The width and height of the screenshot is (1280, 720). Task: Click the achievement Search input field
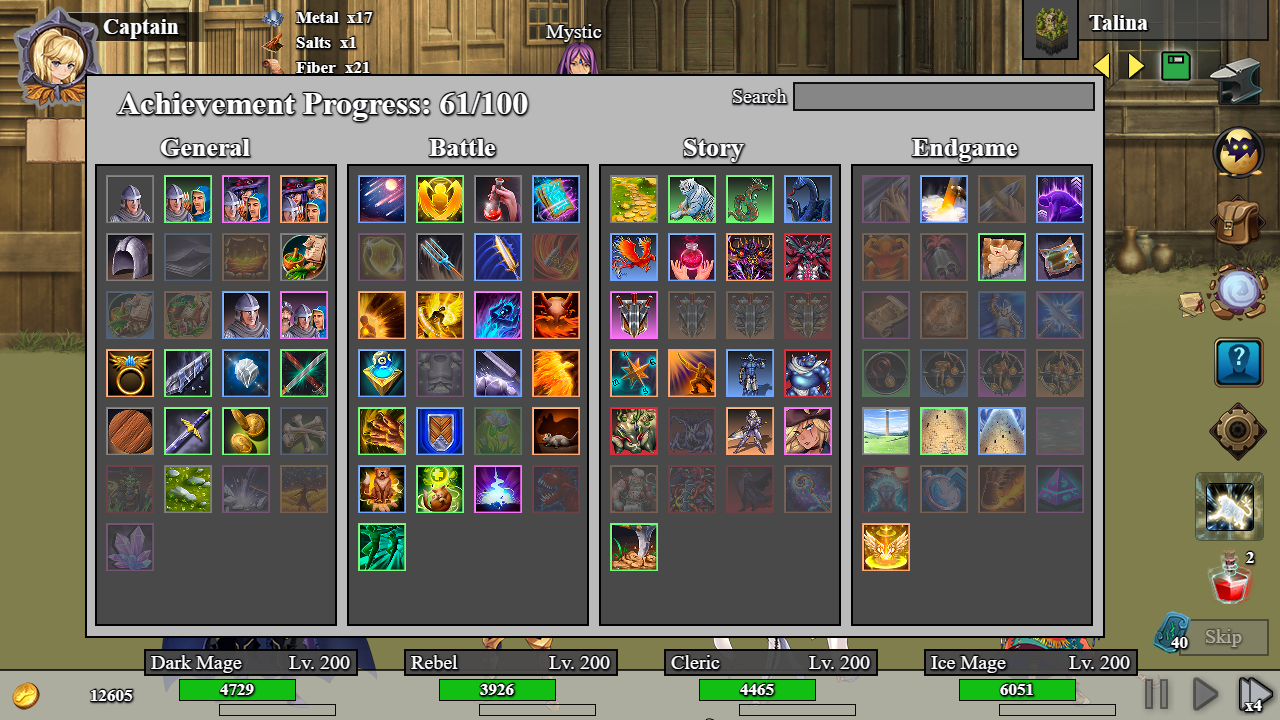[943, 97]
